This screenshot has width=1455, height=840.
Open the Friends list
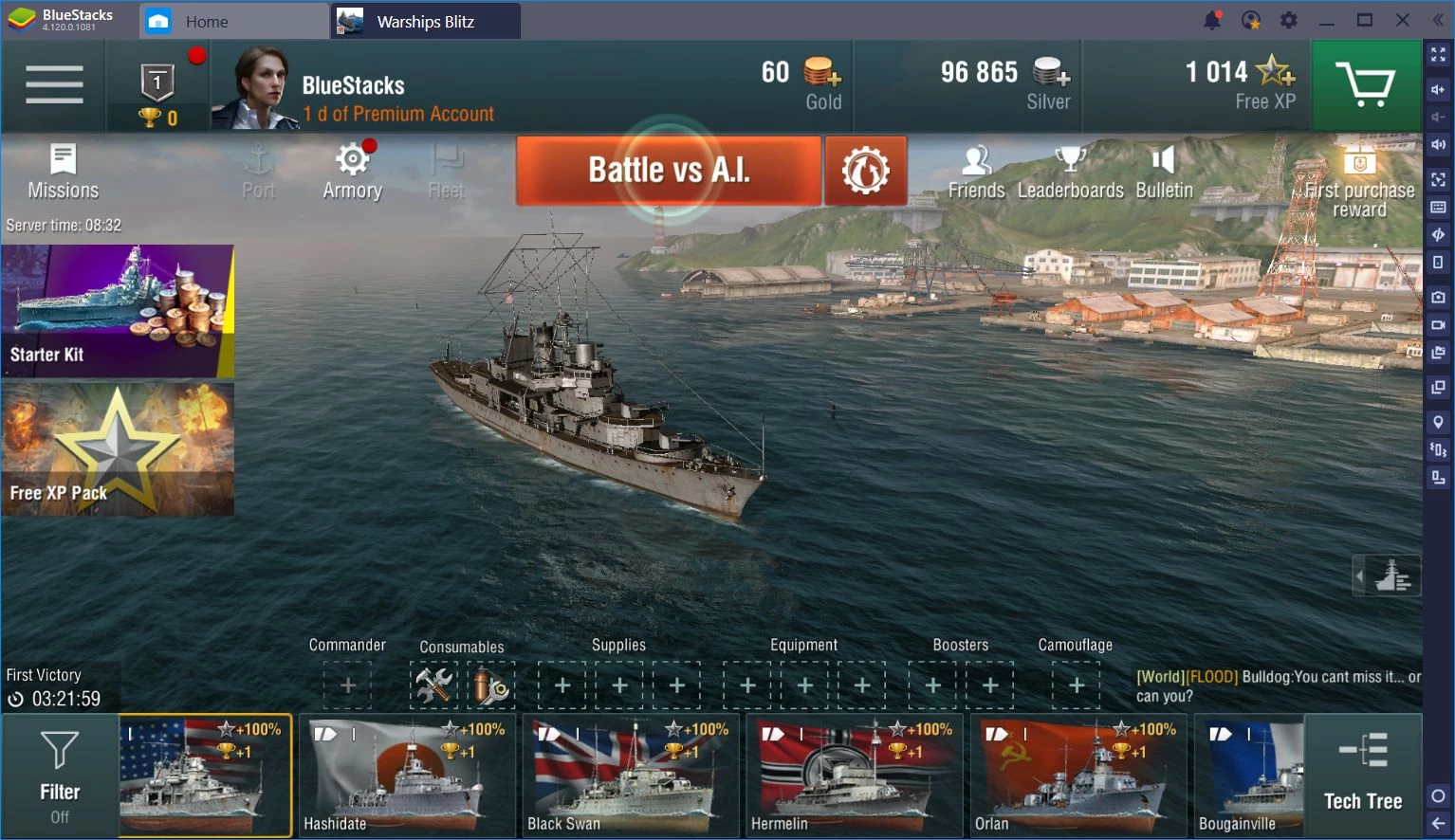tap(976, 172)
